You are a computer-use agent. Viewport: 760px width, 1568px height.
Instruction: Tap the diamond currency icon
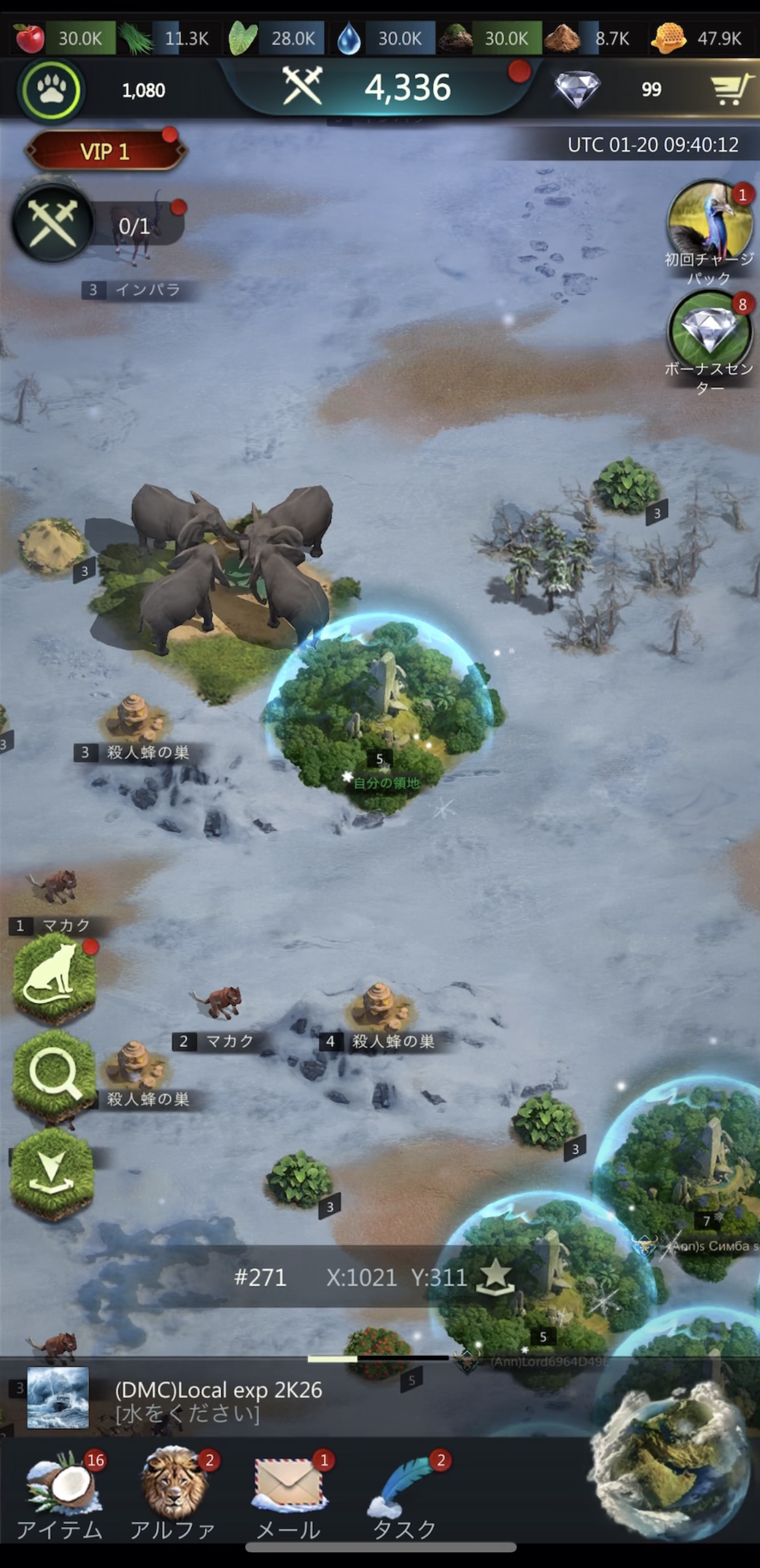(576, 89)
